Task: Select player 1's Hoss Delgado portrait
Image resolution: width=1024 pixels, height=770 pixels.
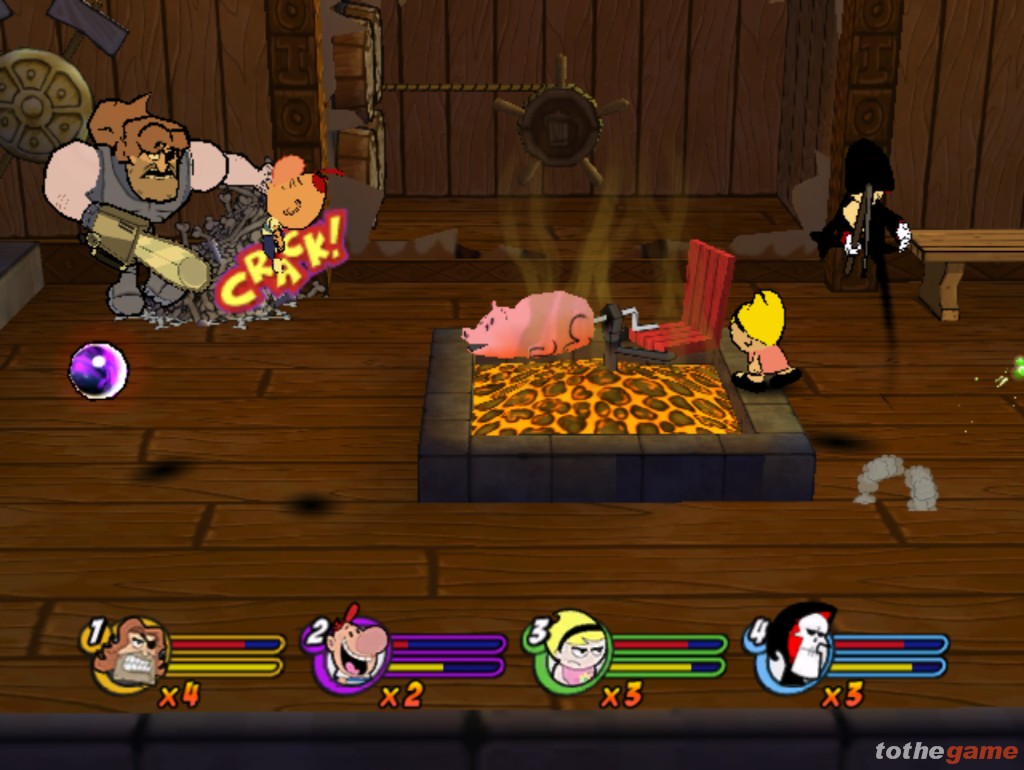Action: (x=130, y=653)
